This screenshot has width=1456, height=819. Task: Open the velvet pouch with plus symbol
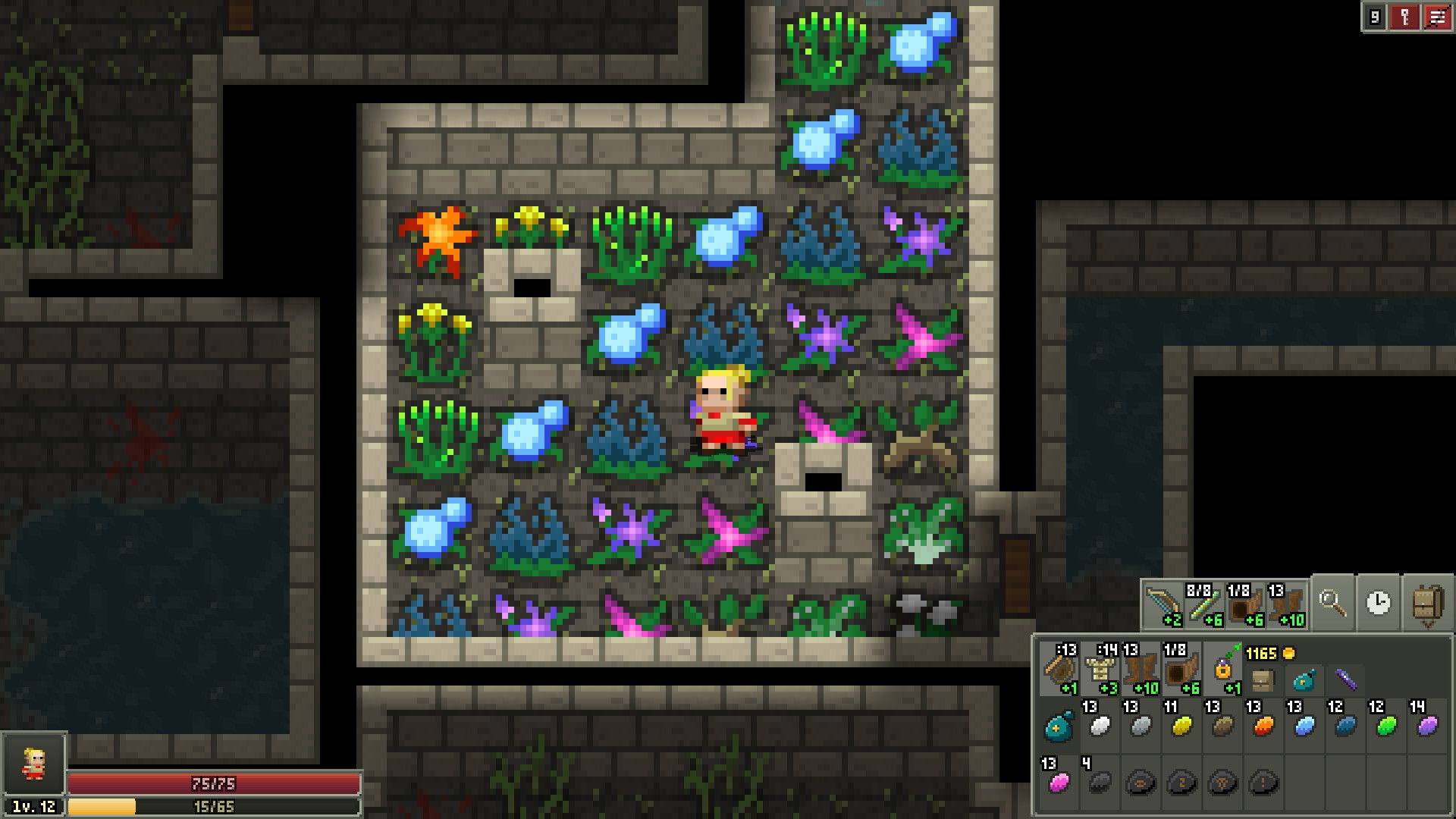click(x=1059, y=725)
